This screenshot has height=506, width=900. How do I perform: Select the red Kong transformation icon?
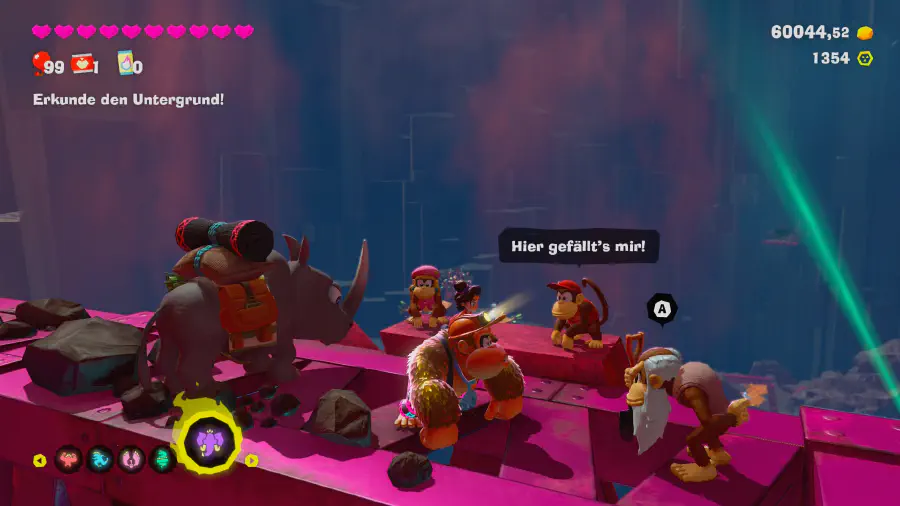[69, 460]
